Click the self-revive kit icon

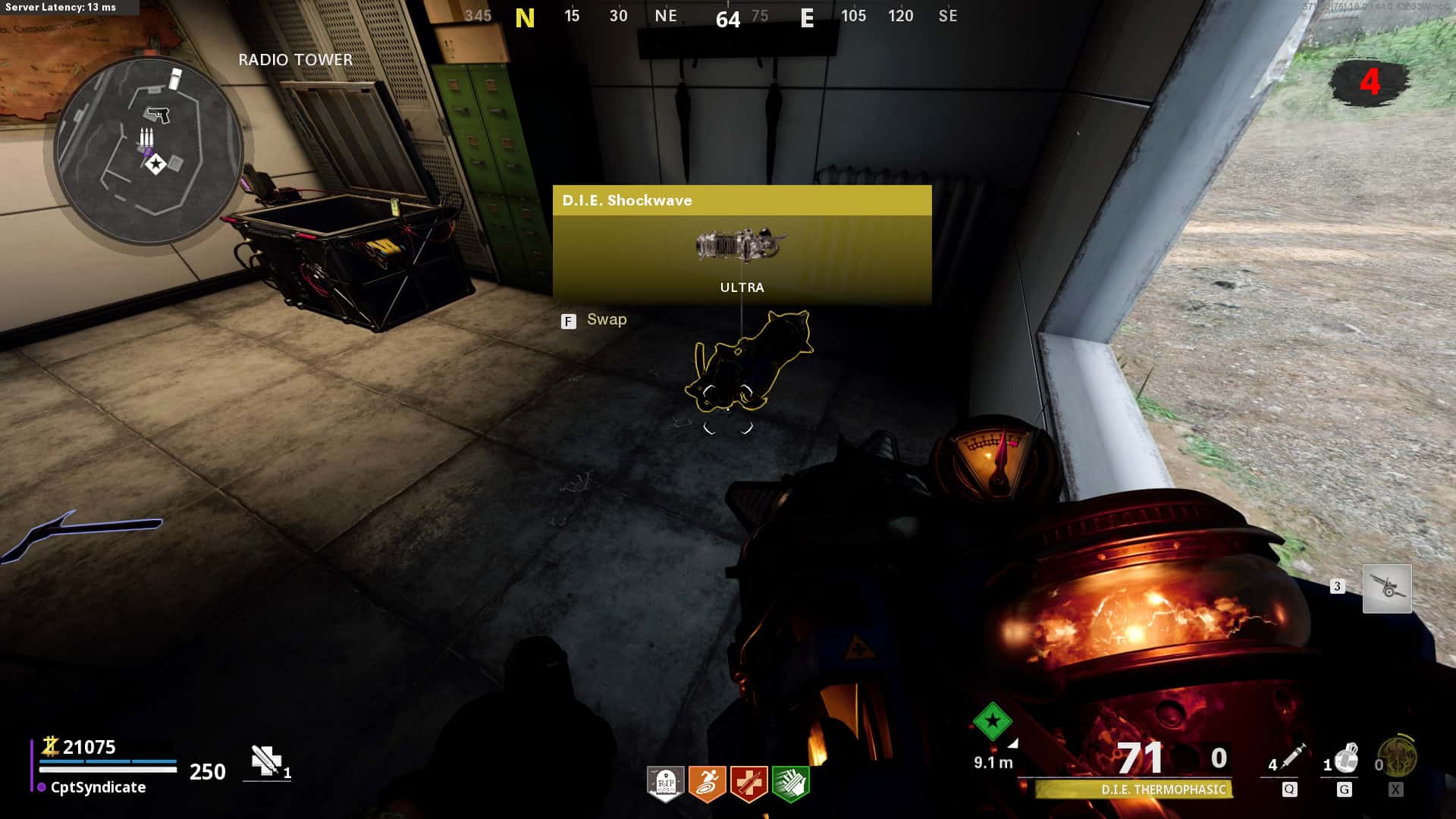(266, 761)
